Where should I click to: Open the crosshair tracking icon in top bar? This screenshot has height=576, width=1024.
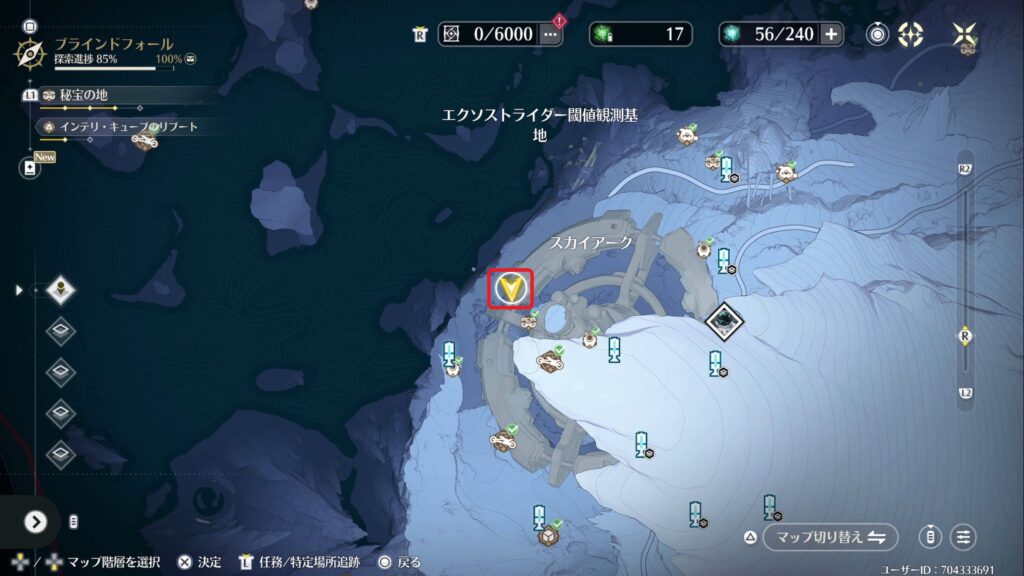point(910,34)
